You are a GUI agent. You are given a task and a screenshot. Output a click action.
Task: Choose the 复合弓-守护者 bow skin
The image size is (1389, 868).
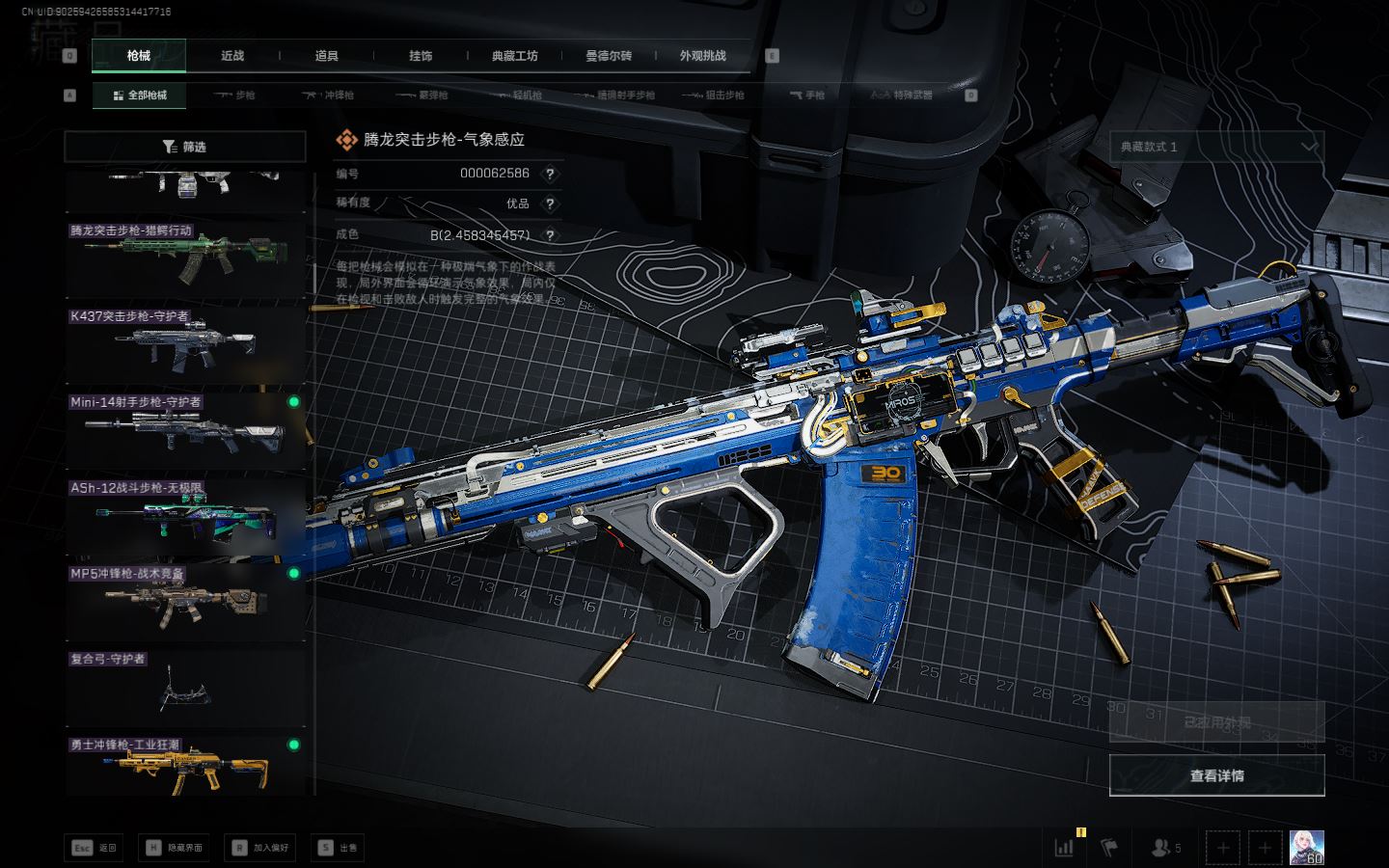[185, 688]
